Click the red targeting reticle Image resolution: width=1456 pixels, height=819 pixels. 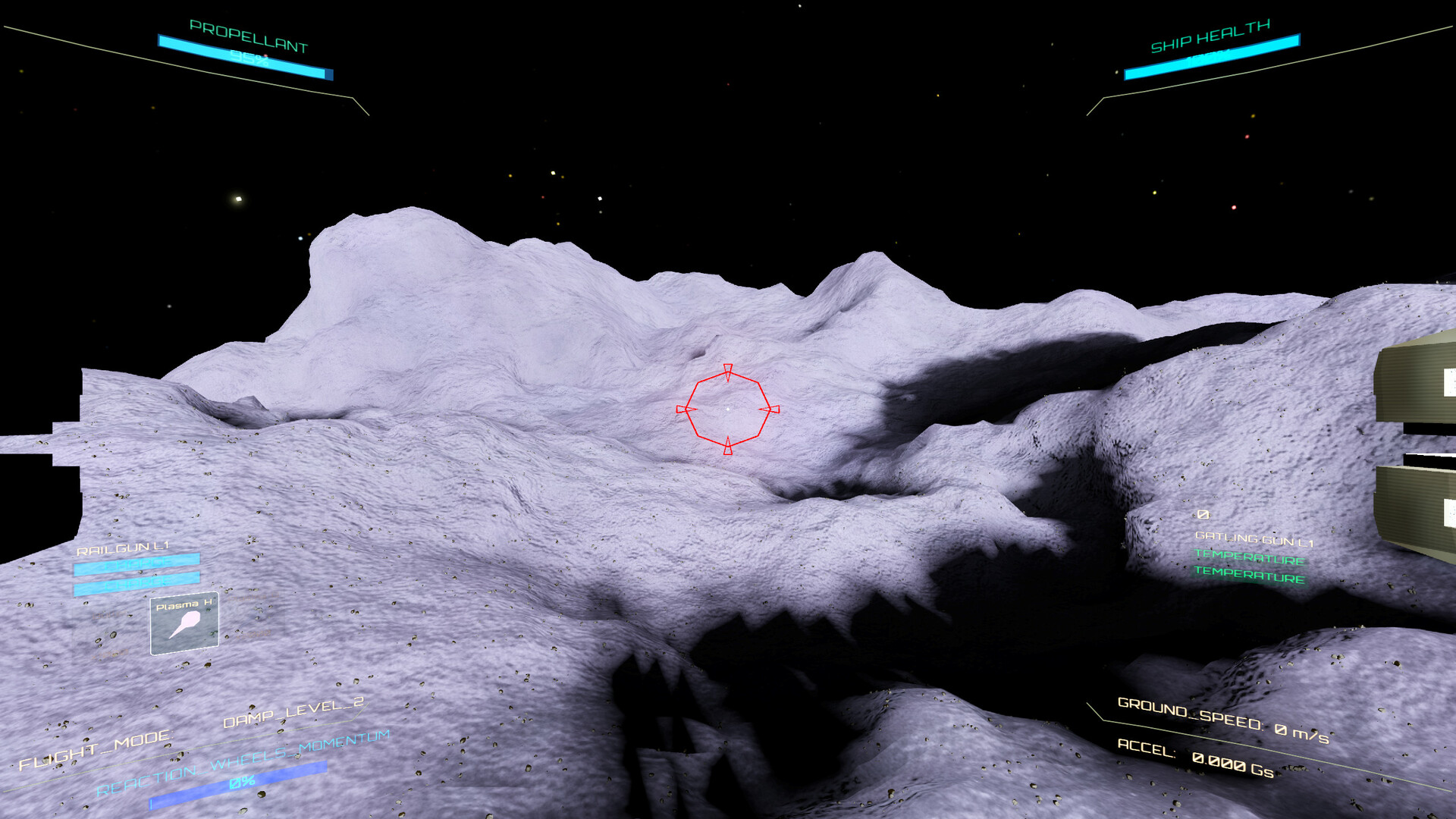[x=730, y=410]
